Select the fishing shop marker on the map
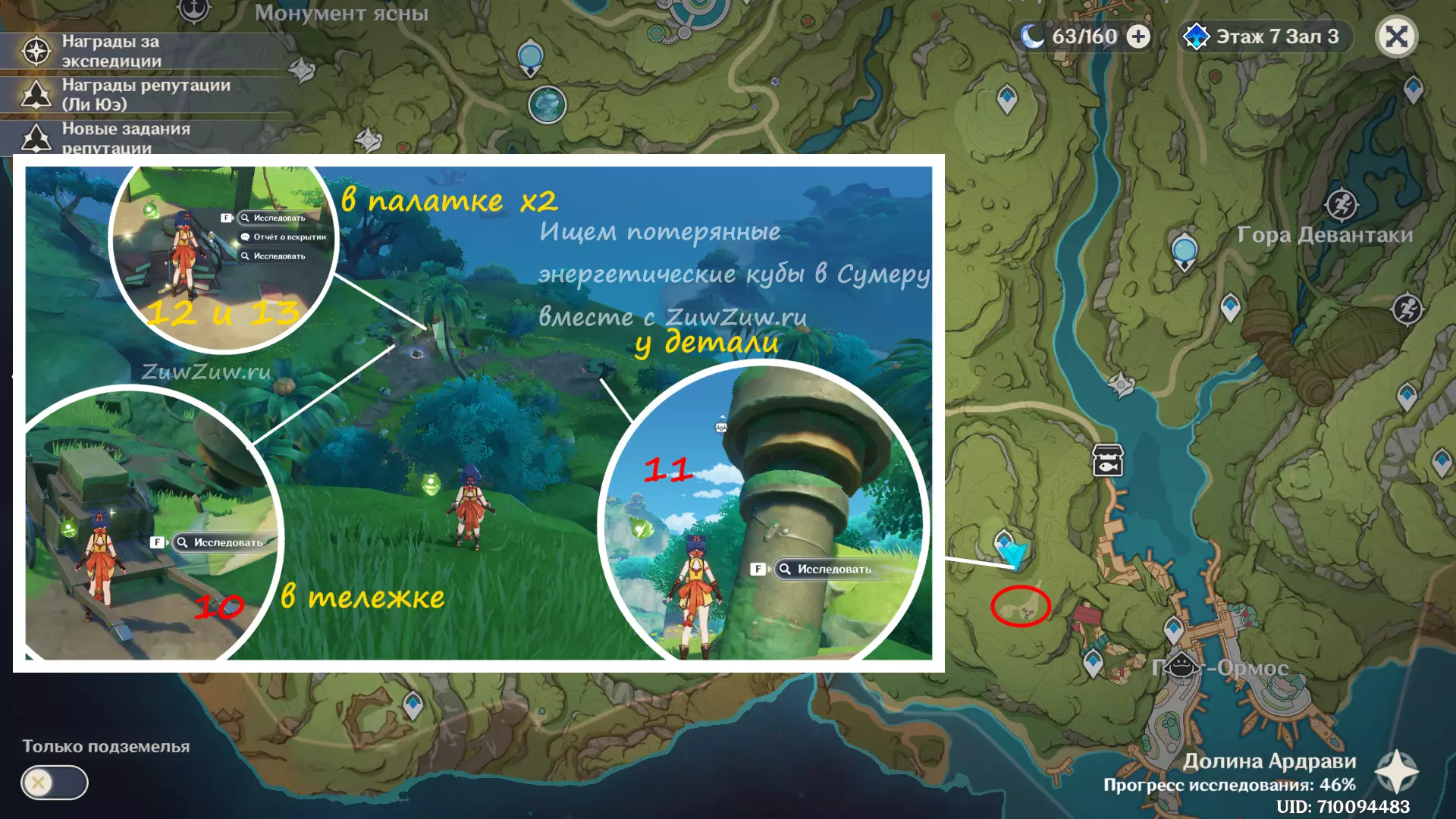The height and width of the screenshot is (819, 1456). point(1107,460)
